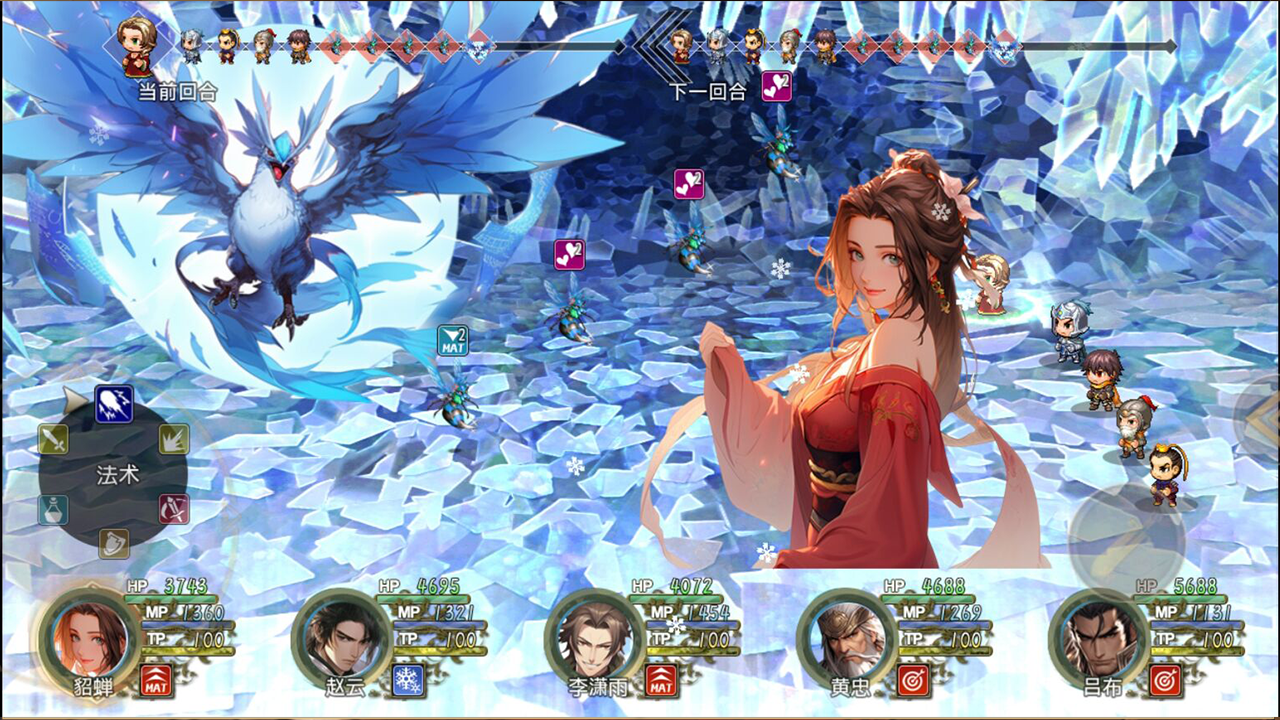
Task: Click the pink heart buff icon near the upper fairy
Action: pos(687,185)
